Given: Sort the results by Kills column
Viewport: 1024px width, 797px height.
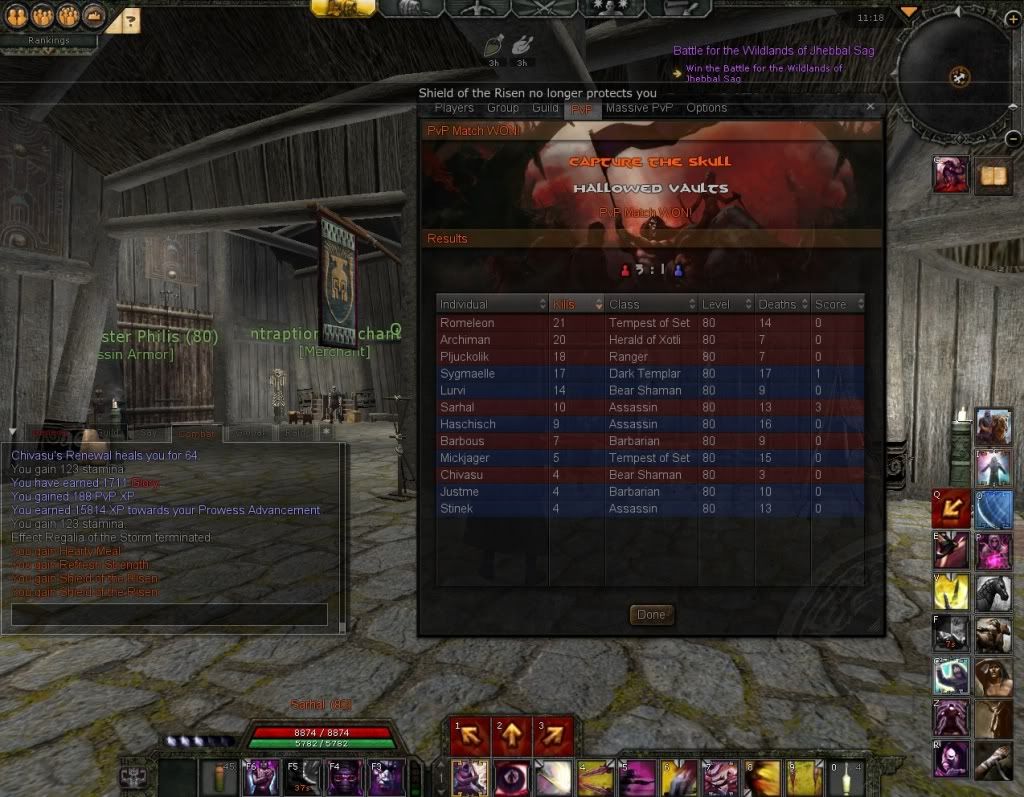Looking at the screenshot, I should pyautogui.click(x=577, y=304).
